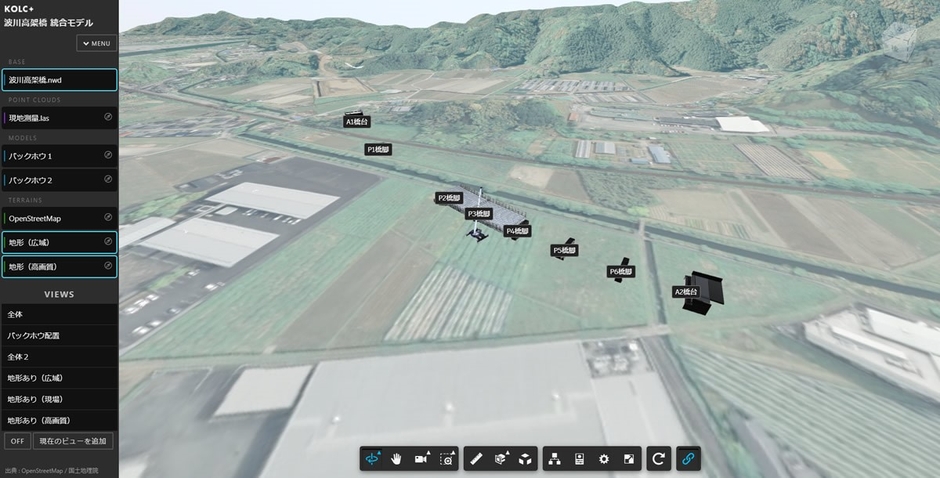Image resolution: width=940 pixels, height=478 pixels.
Task: Select the バックホウ１ model entry
Action: coord(52,156)
